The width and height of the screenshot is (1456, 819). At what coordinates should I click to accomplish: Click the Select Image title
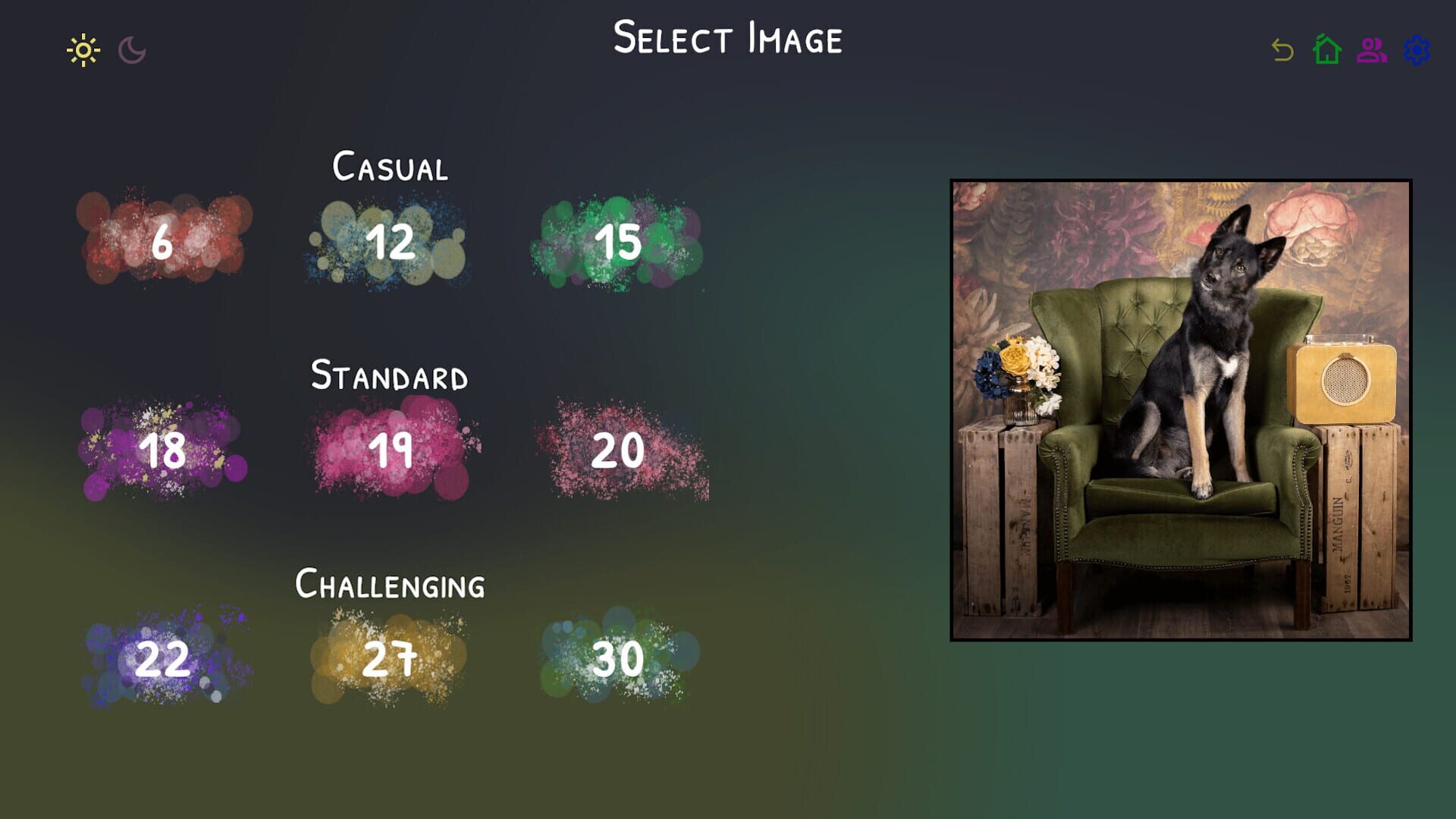728,38
